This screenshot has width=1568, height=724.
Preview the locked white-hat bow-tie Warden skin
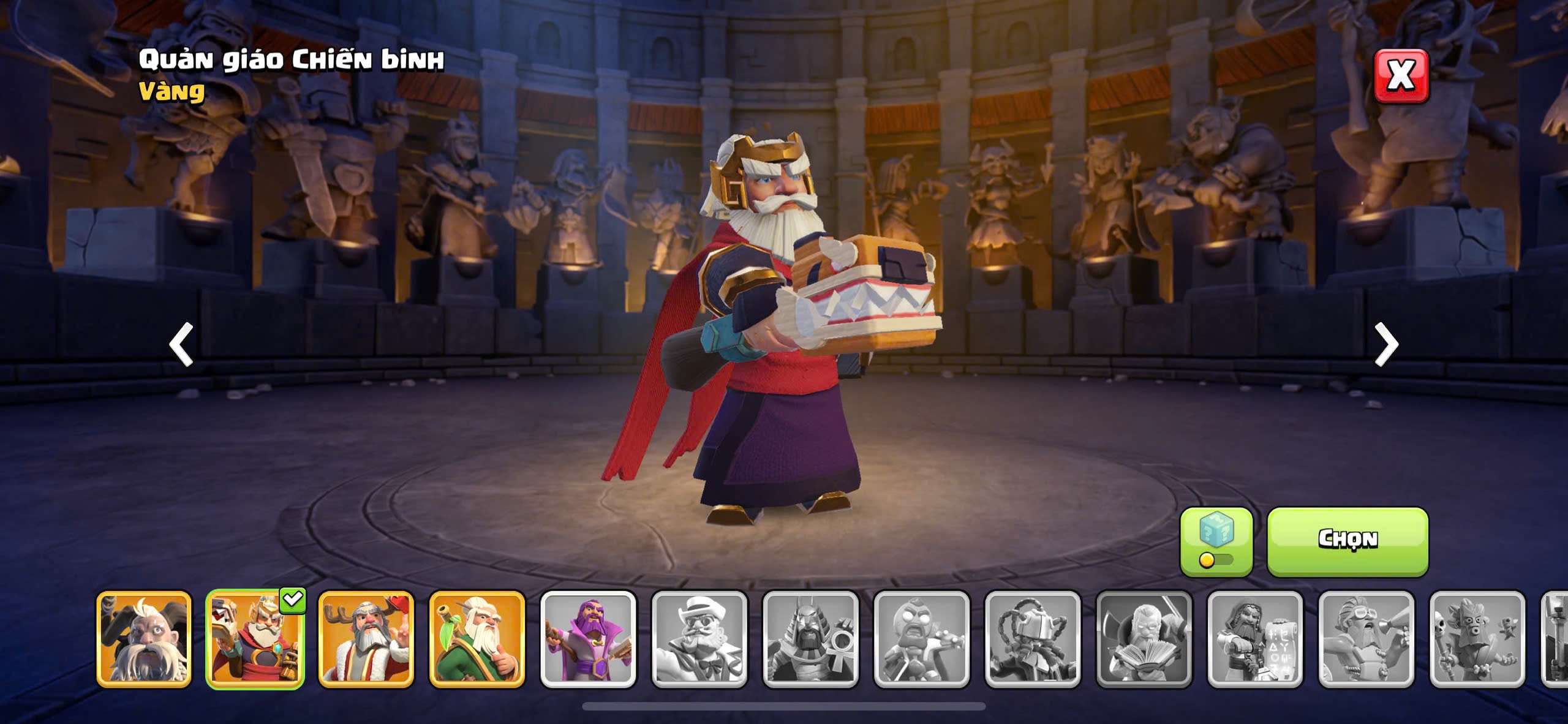[x=699, y=639]
